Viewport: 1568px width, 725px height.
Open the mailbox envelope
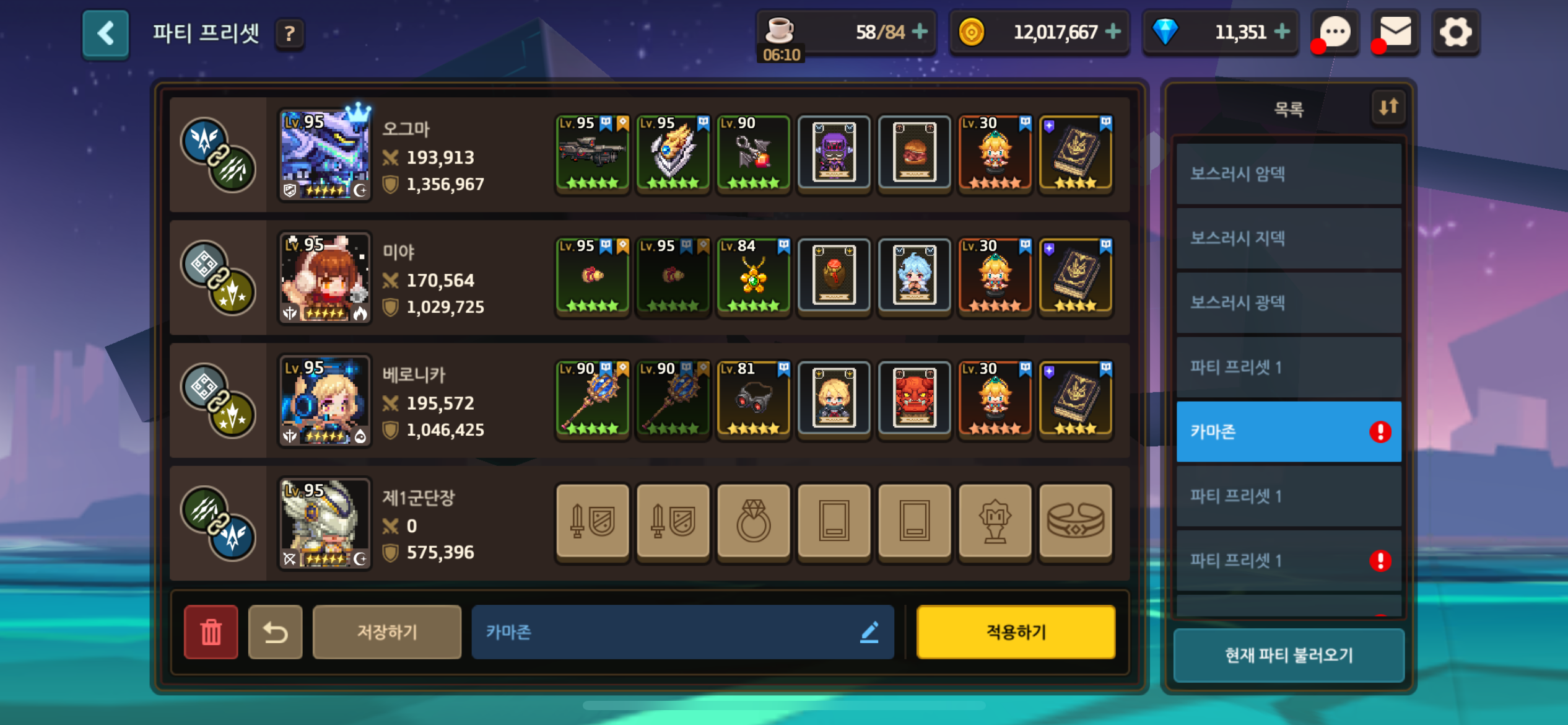[1395, 32]
